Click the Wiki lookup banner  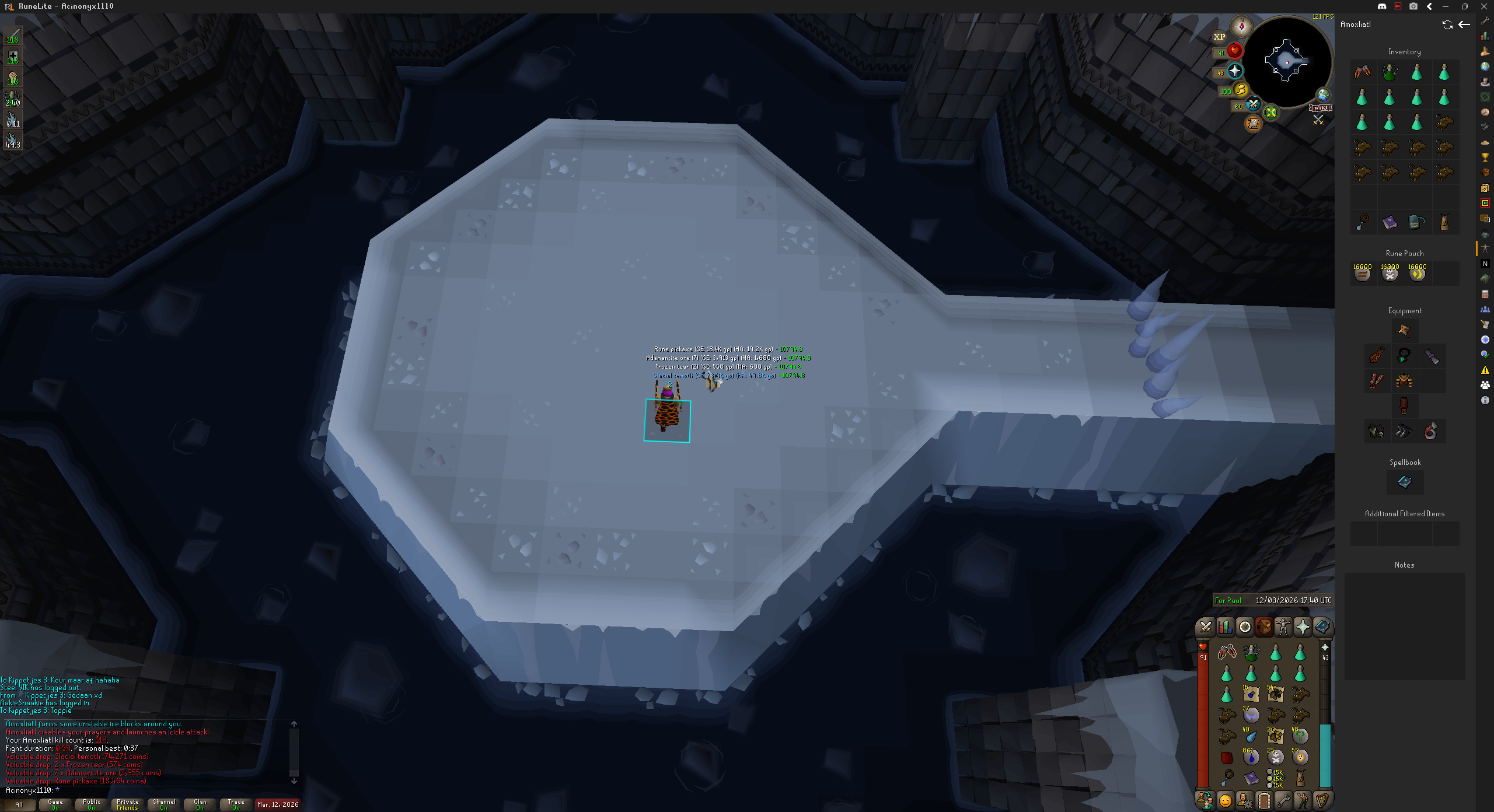[1320, 108]
